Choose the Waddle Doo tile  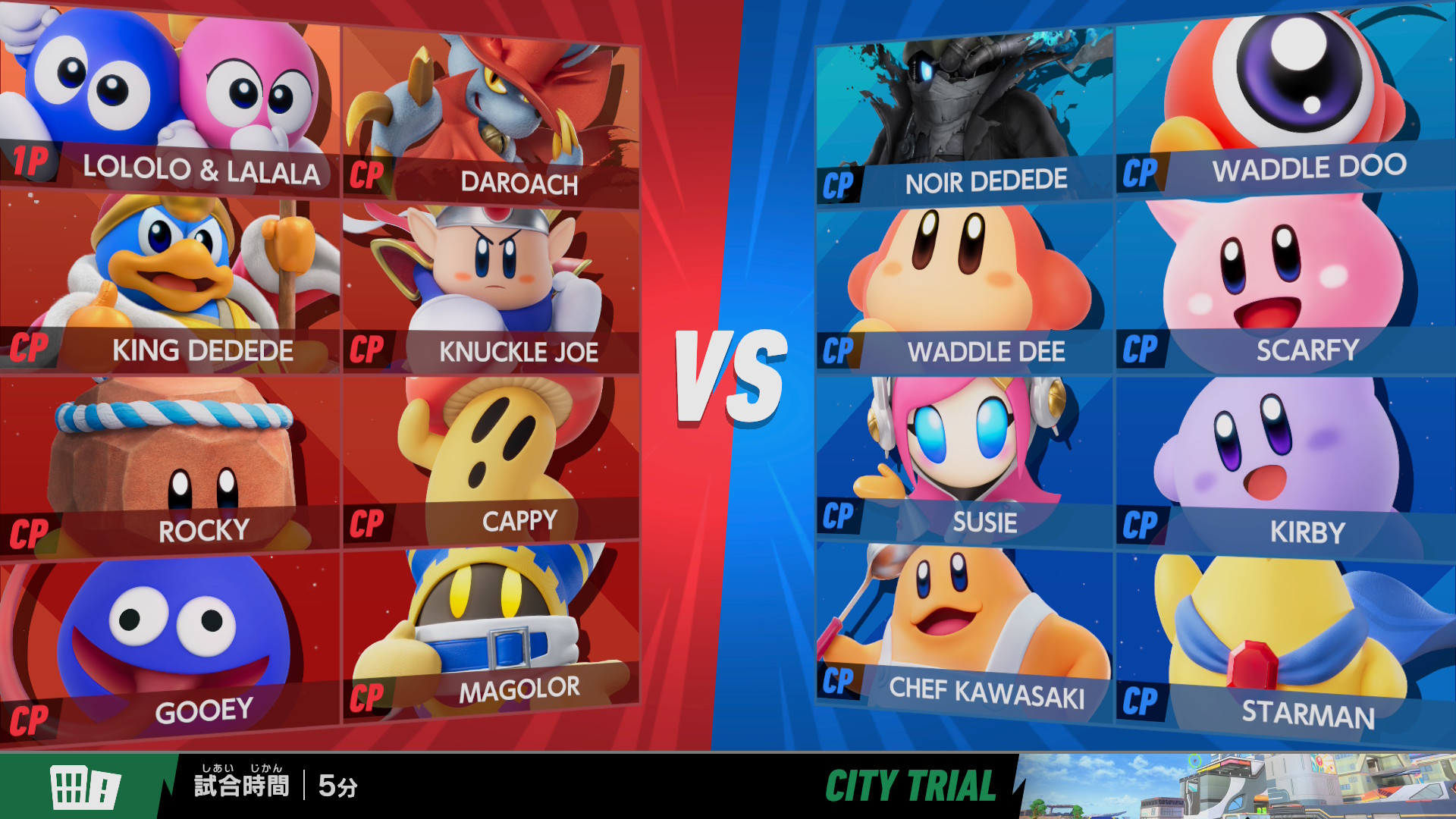pyautogui.click(x=1285, y=102)
